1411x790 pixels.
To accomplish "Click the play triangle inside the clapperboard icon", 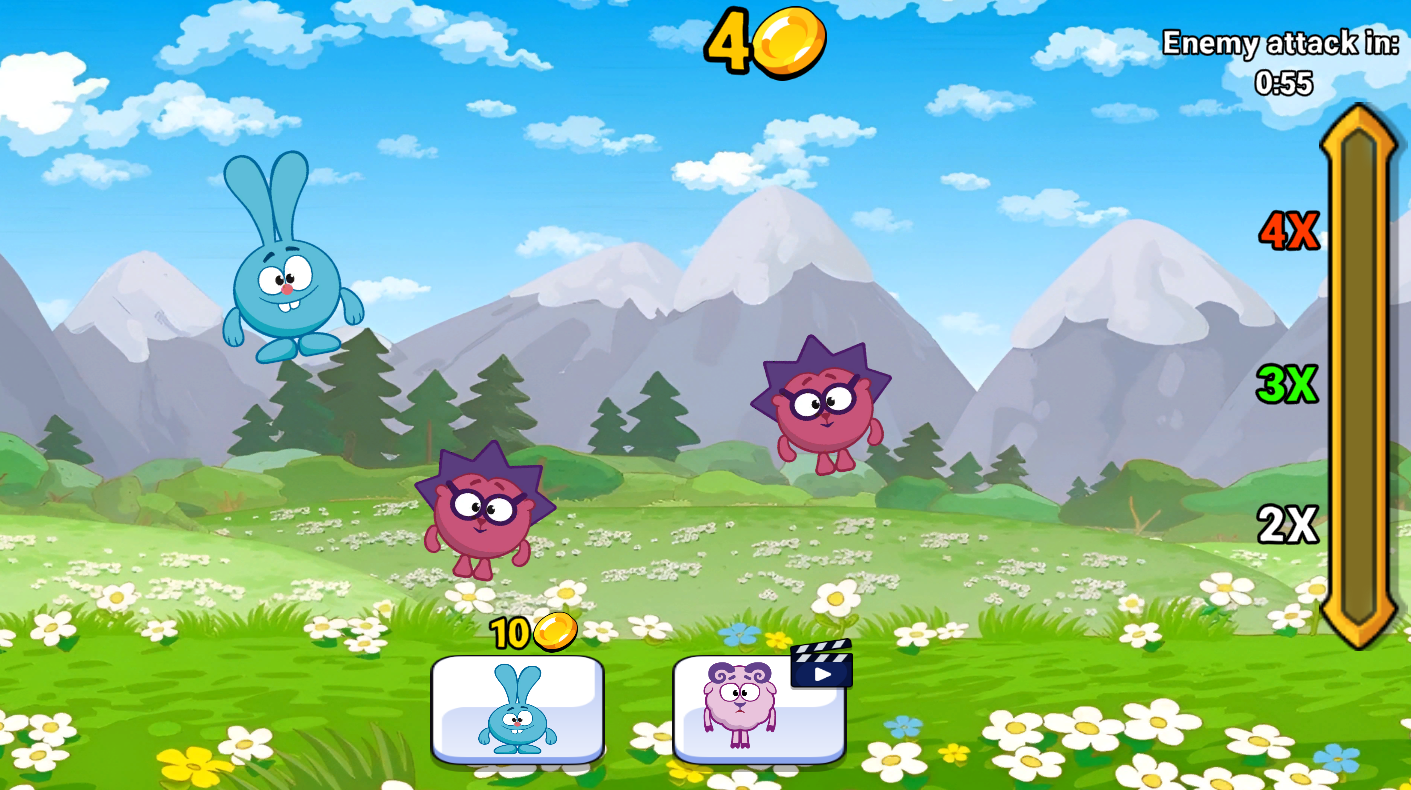I will pos(823,674).
